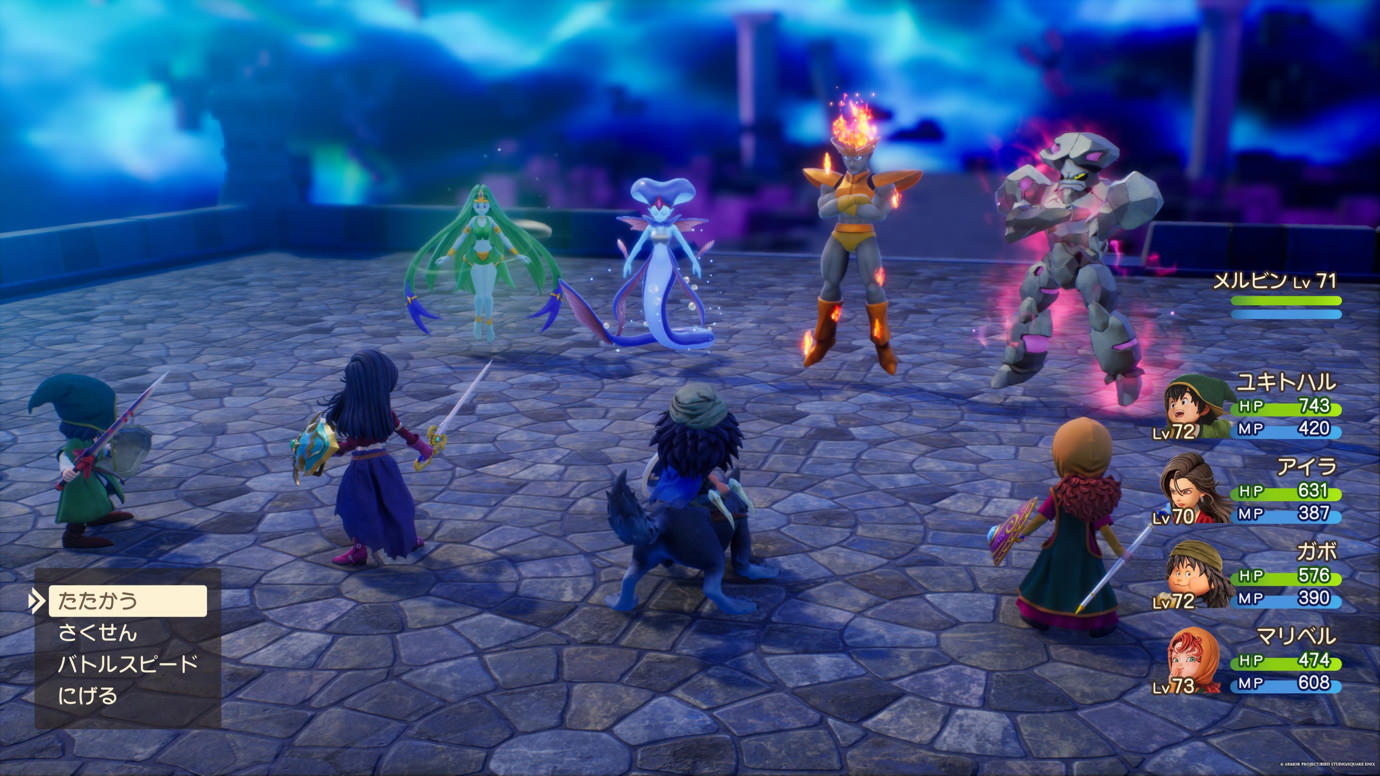Open the さくせん tactics option
This screenshot has width=1380, height=776.
pos(98,633)
